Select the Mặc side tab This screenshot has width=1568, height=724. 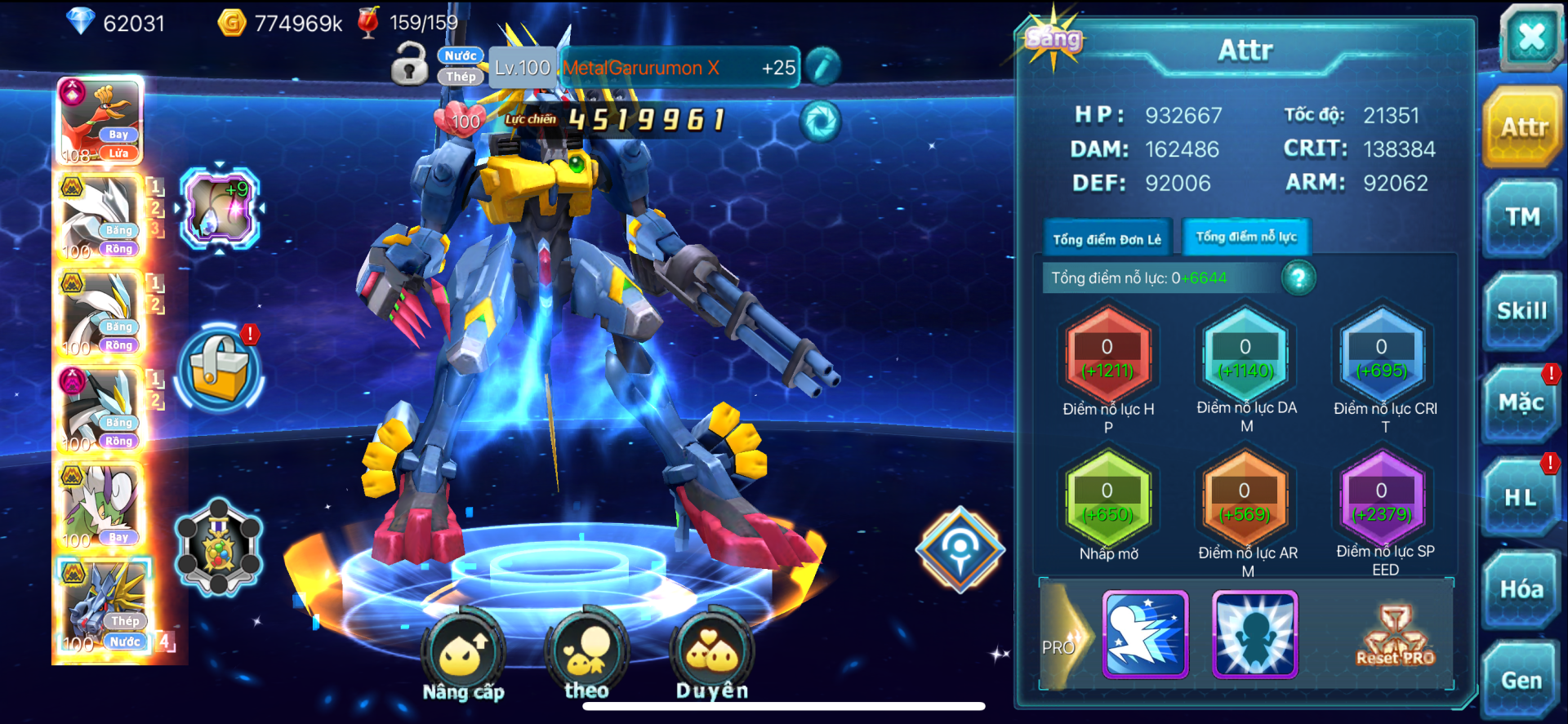(1521, 403)
